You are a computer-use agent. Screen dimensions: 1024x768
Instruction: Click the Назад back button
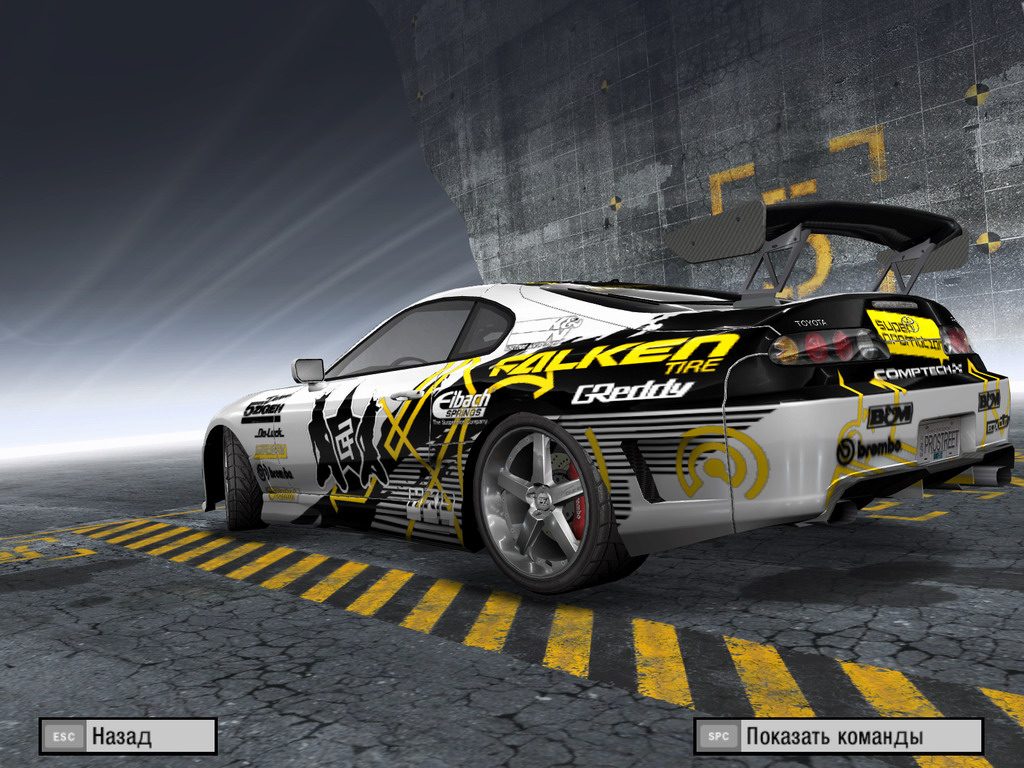point(128,737)
